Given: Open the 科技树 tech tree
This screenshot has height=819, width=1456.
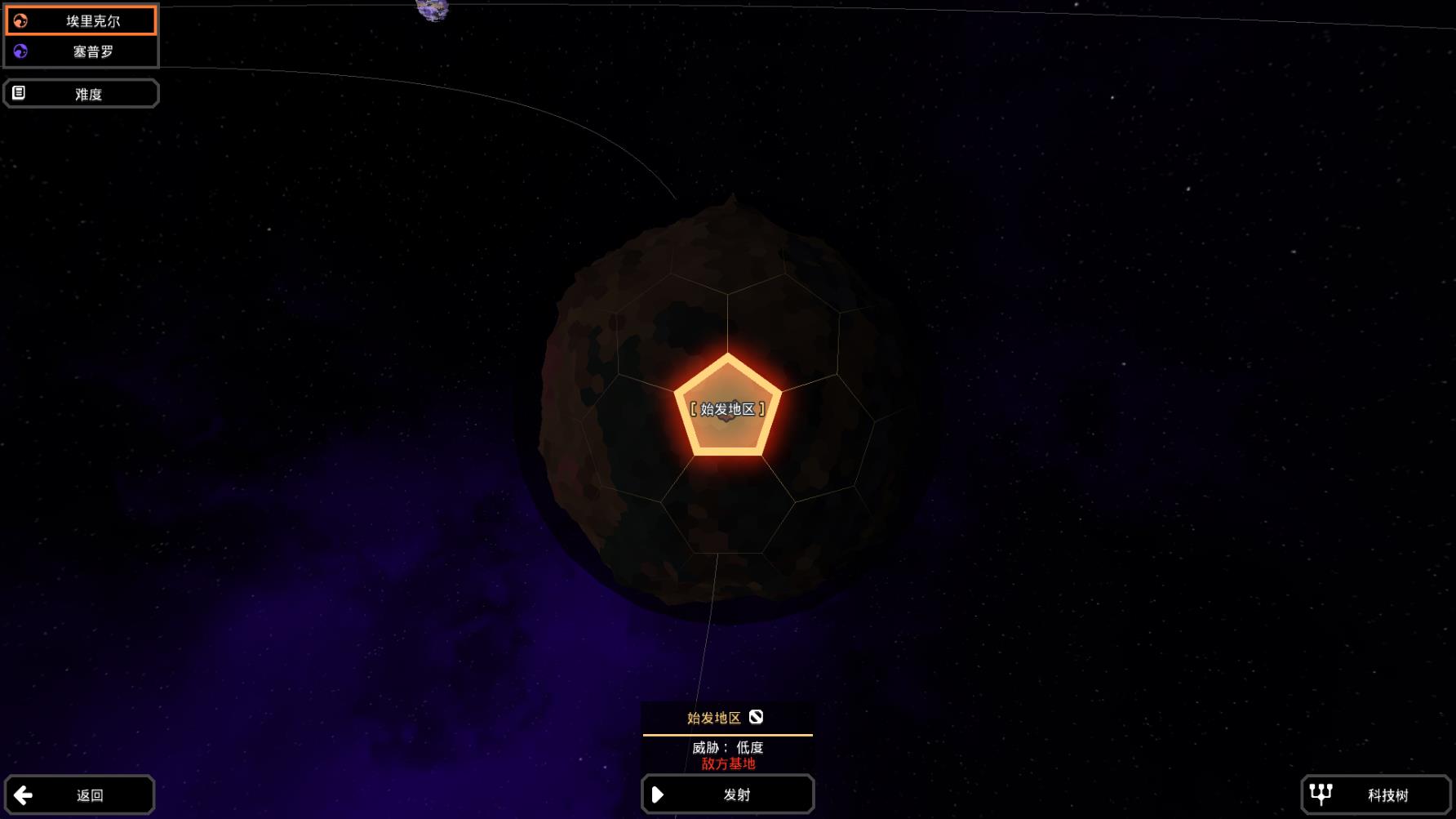Looking at the screenshot, I should [1375, 795].
